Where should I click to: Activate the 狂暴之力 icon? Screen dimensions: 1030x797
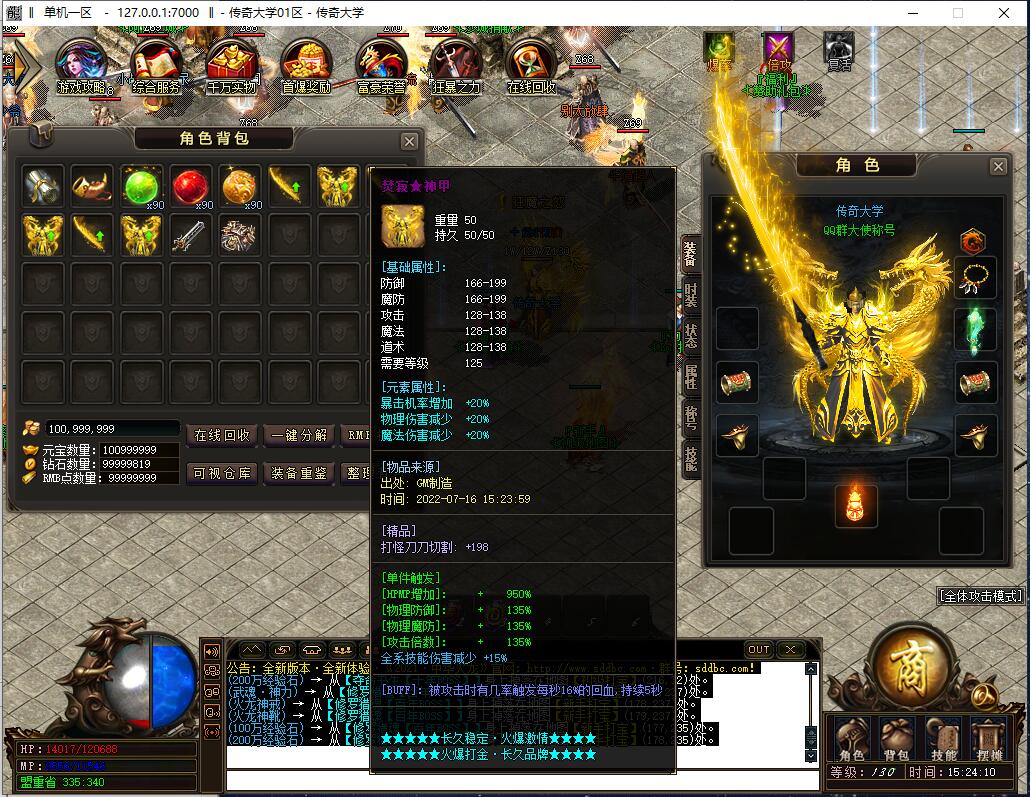[x=456, y=65]
